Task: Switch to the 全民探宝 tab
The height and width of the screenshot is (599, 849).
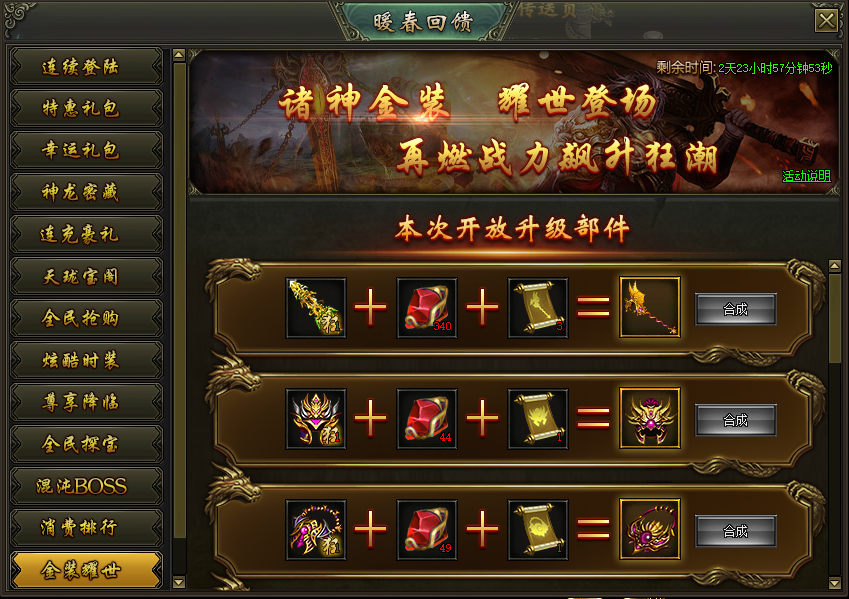Action: (x=85, y=444)
